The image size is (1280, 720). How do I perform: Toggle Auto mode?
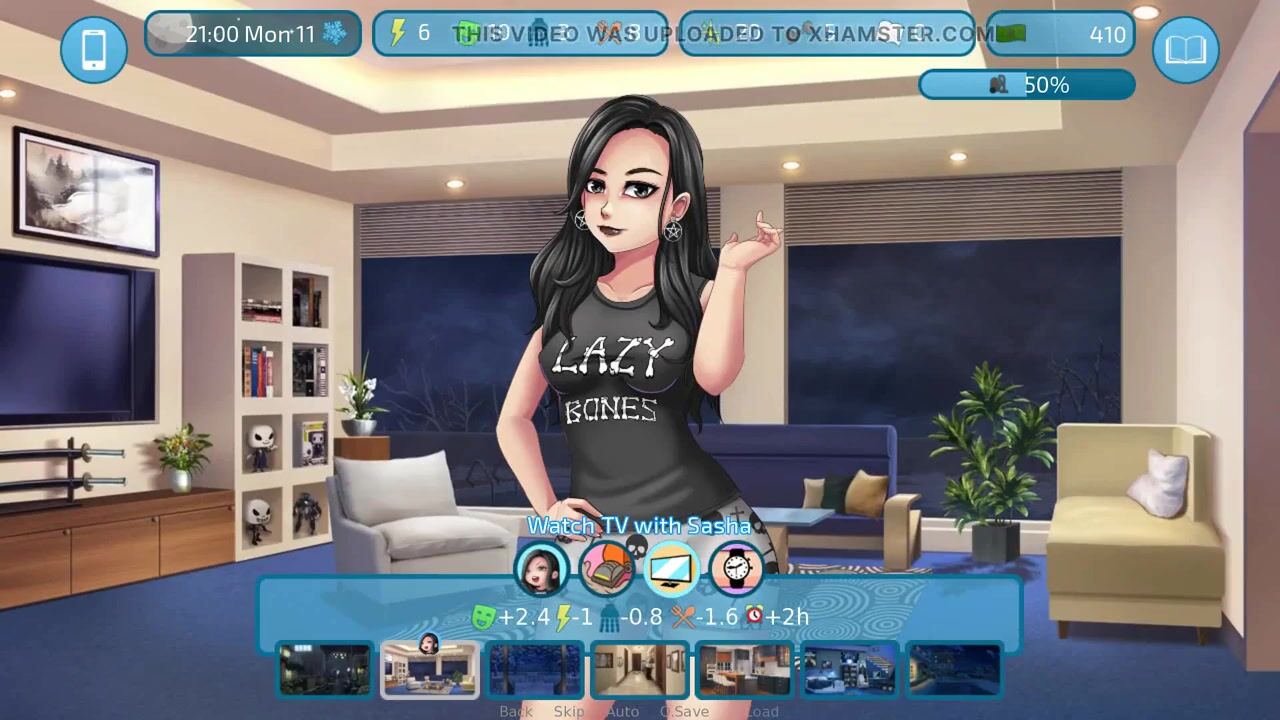tap(622, 712)
